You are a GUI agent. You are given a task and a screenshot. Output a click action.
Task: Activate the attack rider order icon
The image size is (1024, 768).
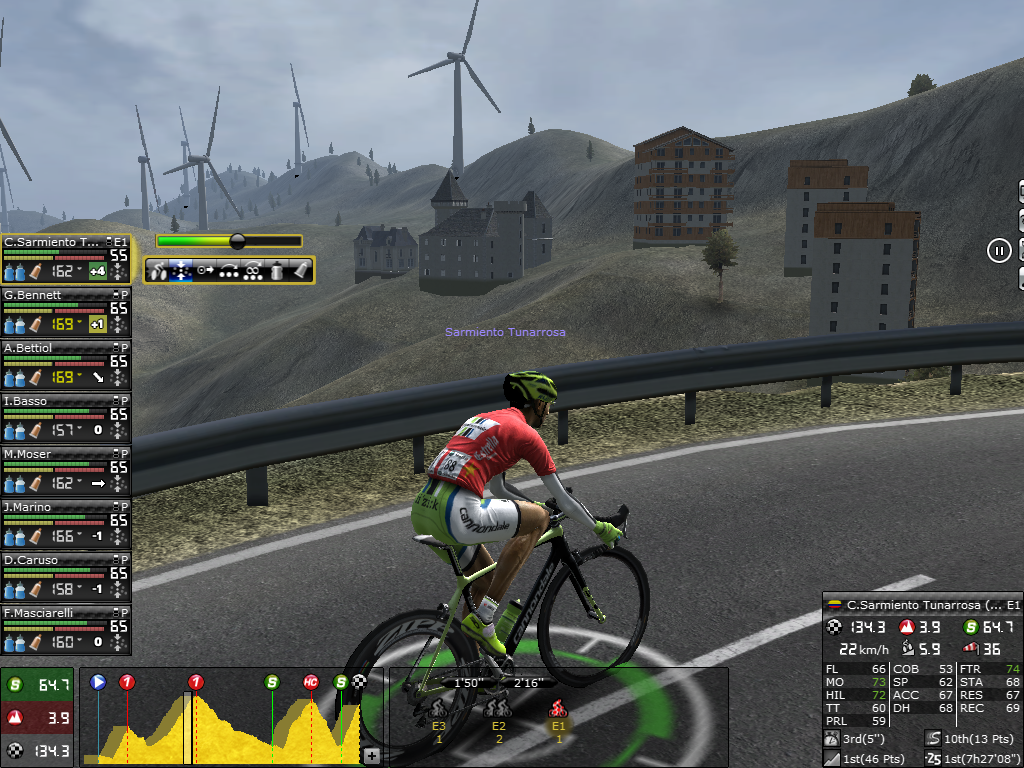158,270
